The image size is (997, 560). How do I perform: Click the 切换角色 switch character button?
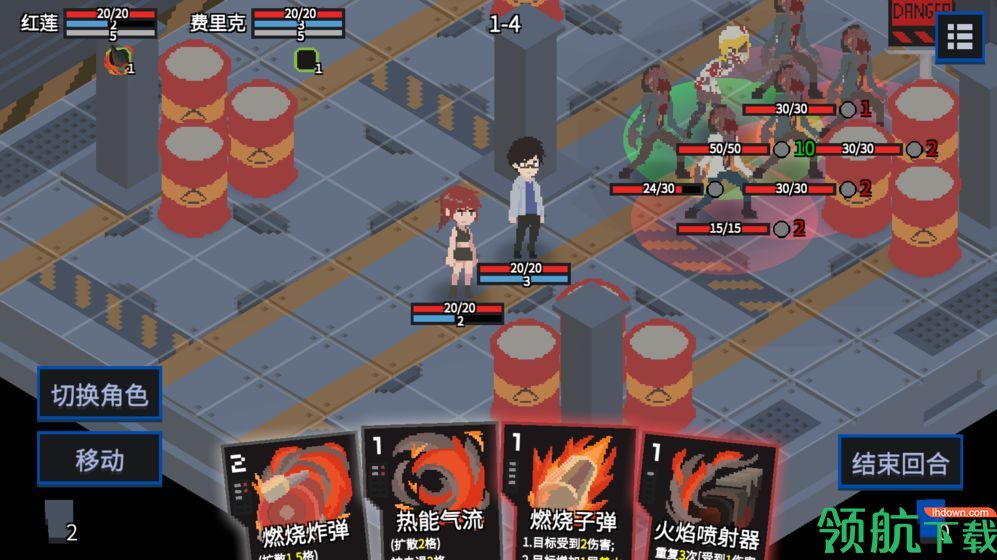pos(99,394)
